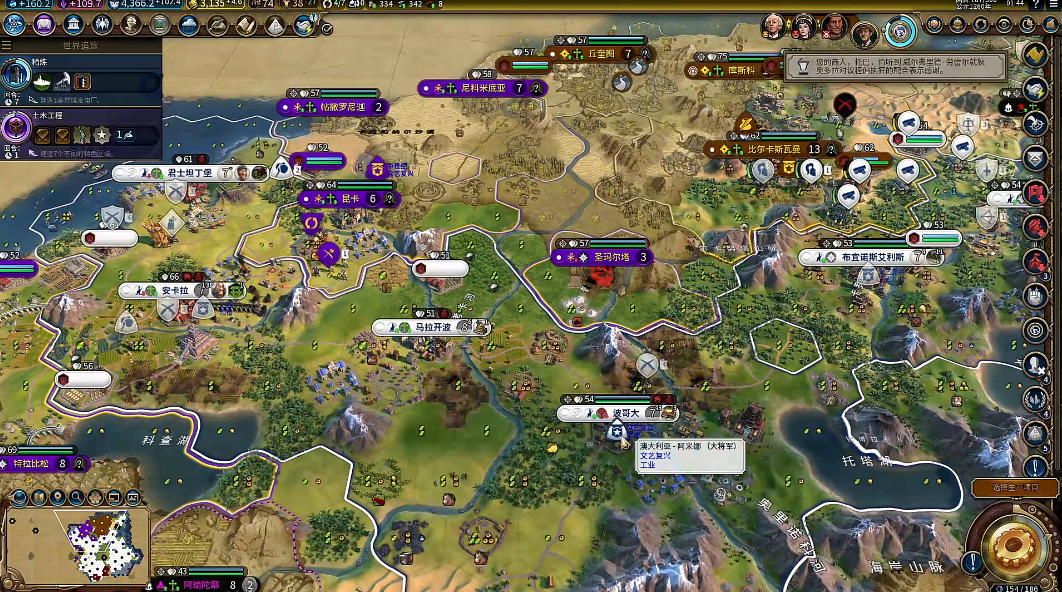Select the 圣玛尔塔 city banner
1062x592 pixels.
coord(611,257)
